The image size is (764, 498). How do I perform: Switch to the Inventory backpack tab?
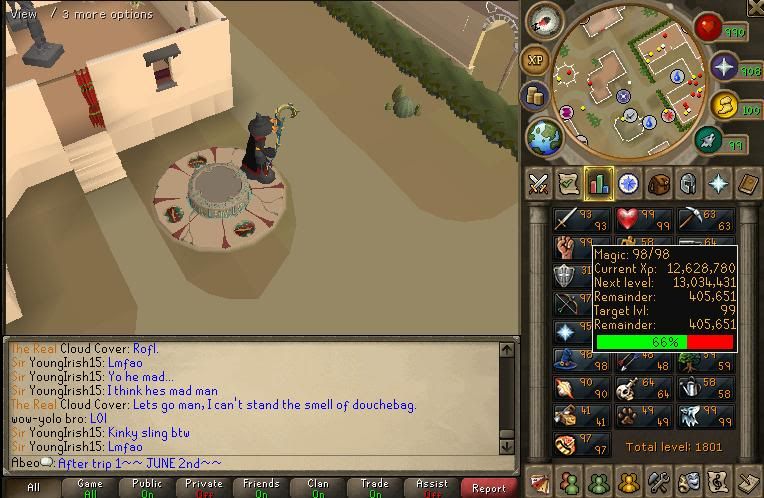point(658,184)
